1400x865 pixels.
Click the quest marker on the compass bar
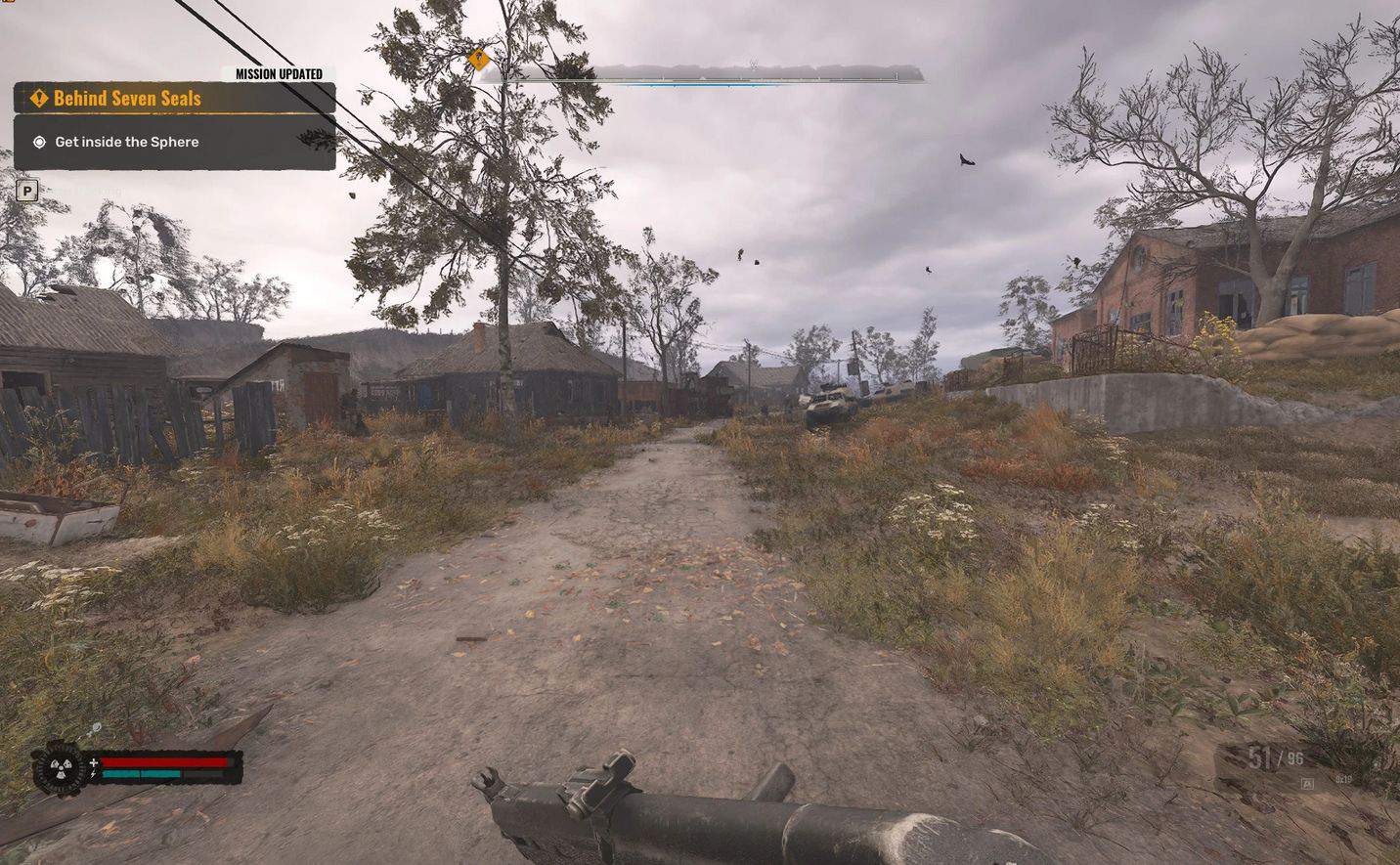point(478,60)
